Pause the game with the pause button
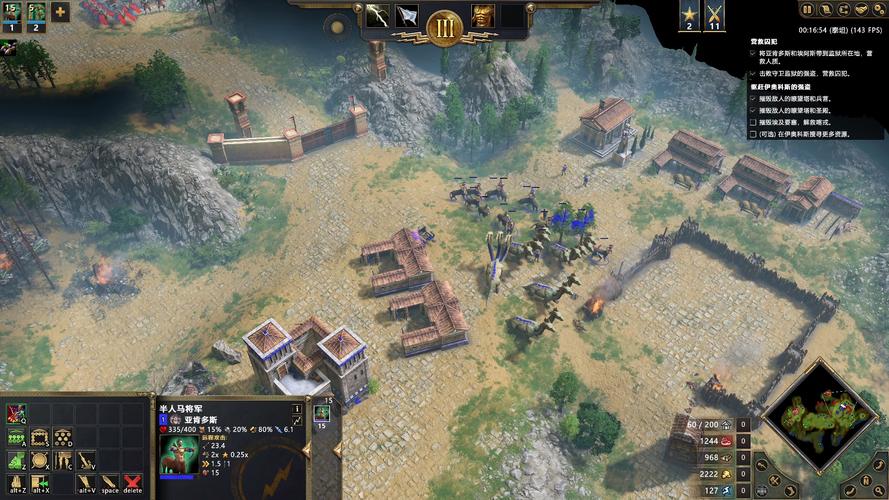The image size is (889, 500). click(x=807, y=9)
